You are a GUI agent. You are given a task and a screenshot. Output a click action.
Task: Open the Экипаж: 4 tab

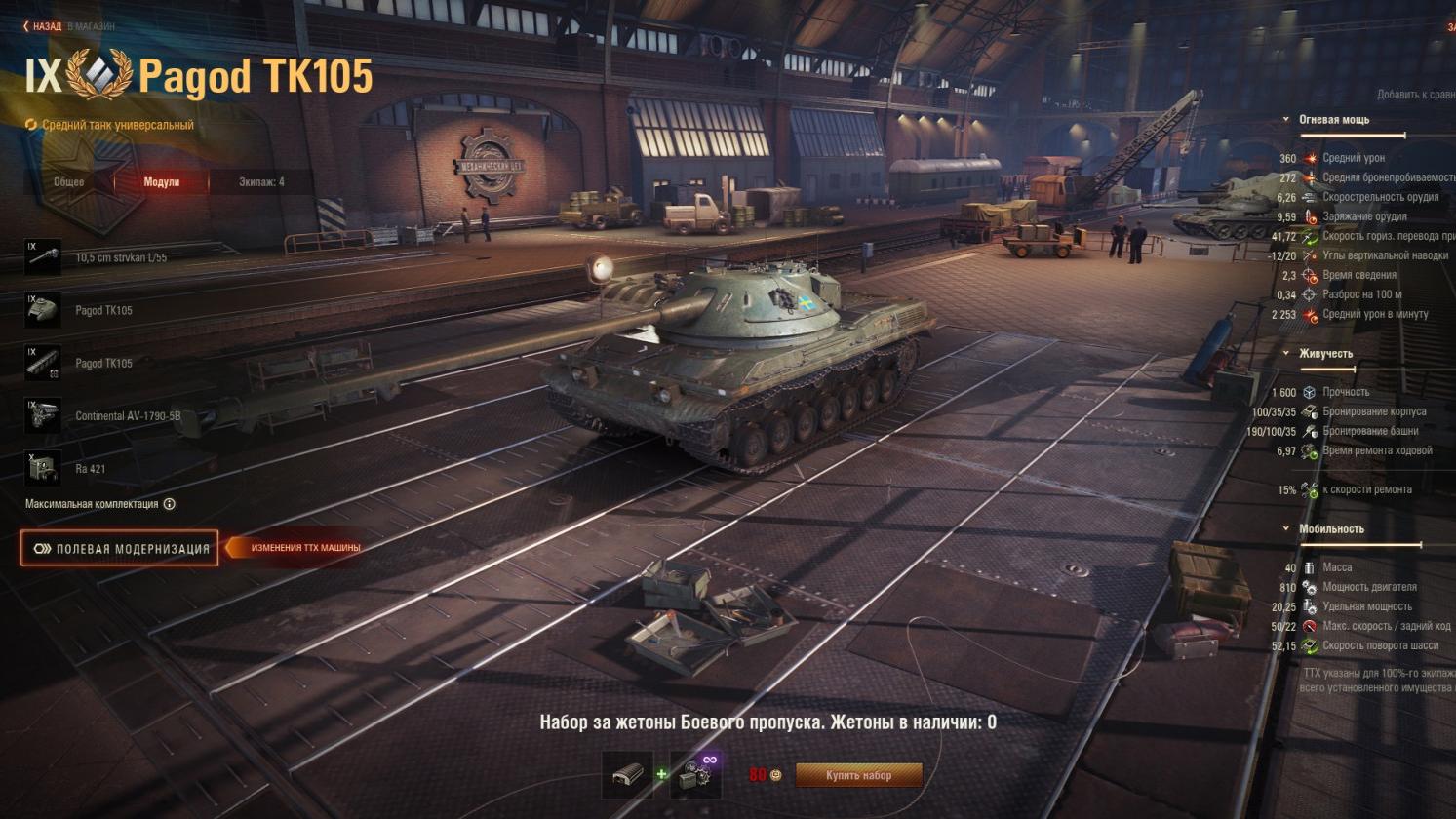pyautogui.click(x=259, y=181)
